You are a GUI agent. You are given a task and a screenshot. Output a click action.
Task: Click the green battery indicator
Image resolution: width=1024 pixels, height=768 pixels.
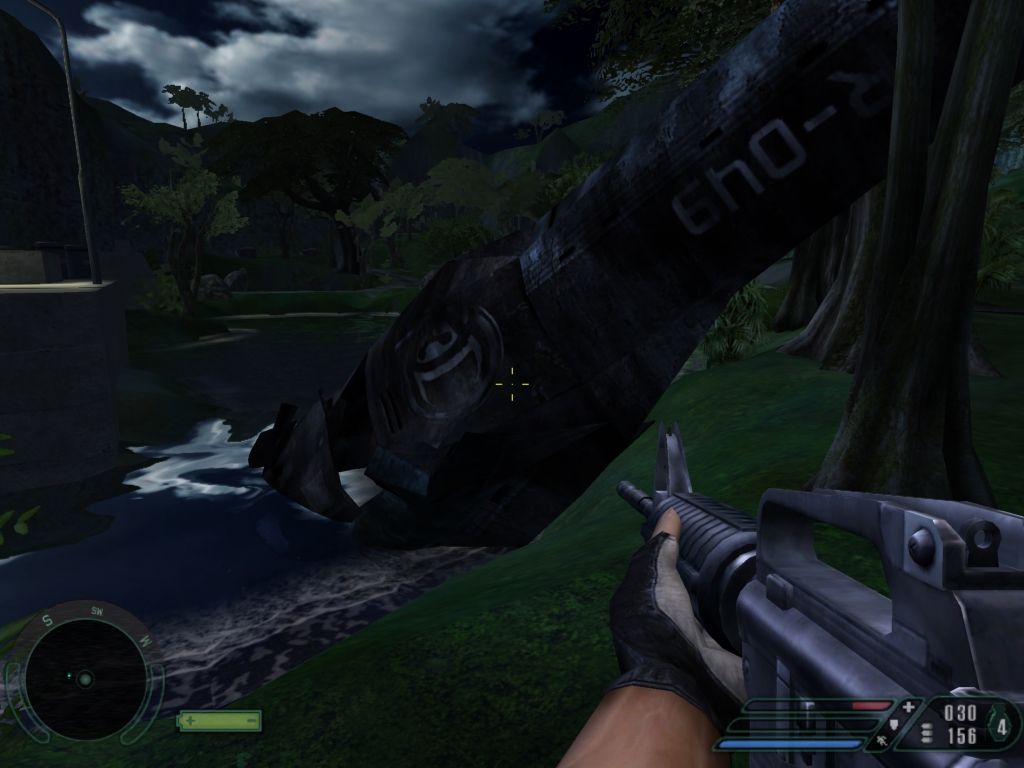point(219,720)
